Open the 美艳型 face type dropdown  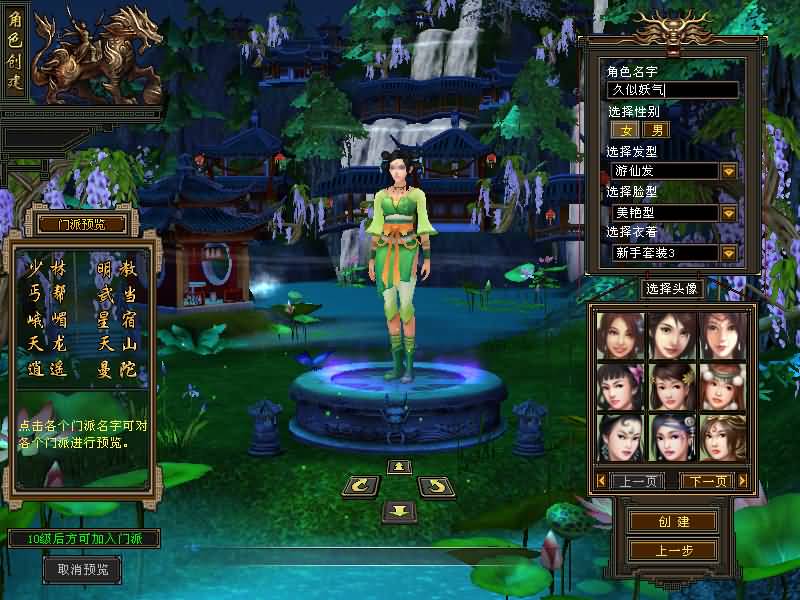coord(729,213)
